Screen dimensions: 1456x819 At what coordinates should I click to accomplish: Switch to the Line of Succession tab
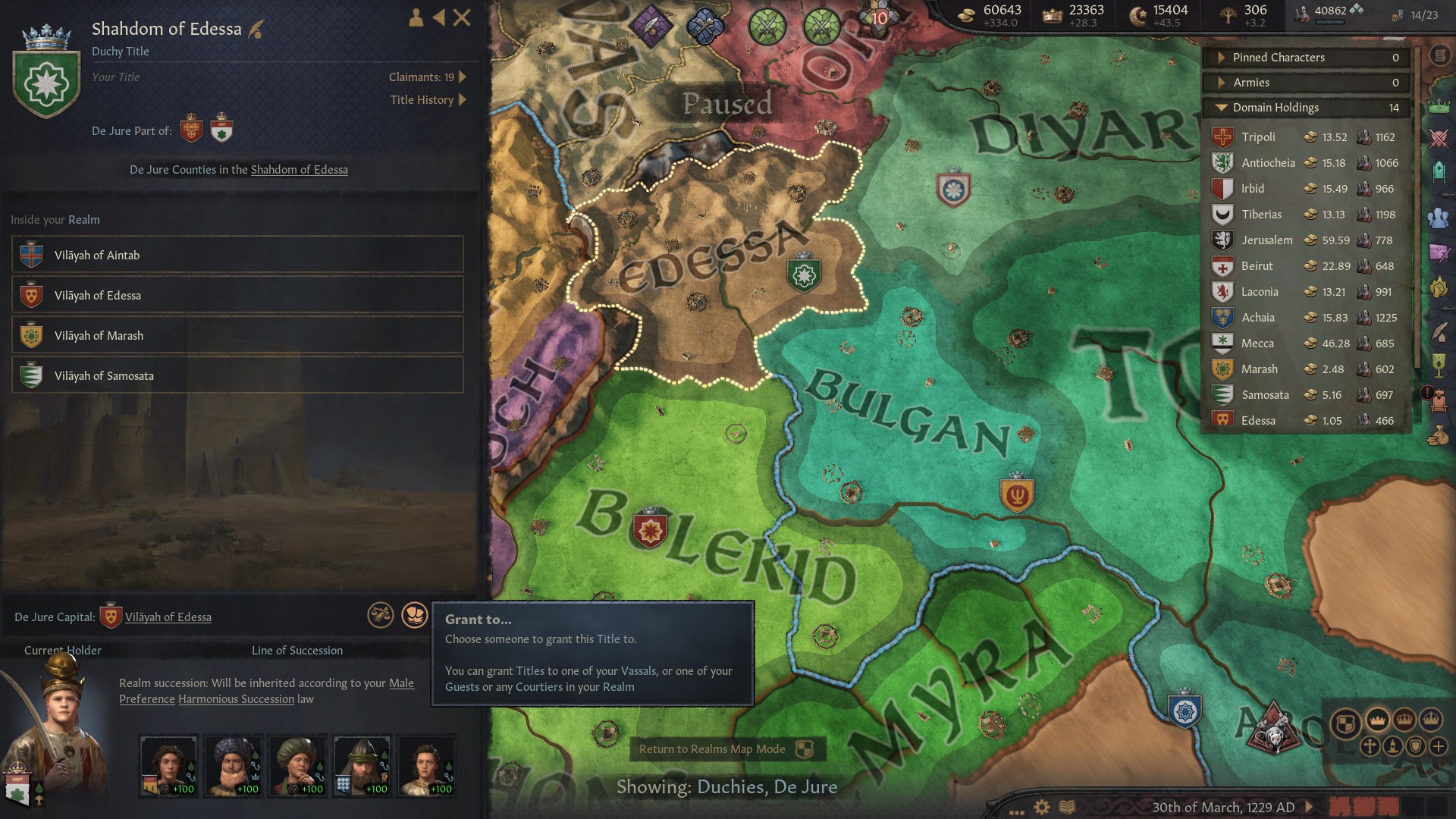click(x=297, y=650)
